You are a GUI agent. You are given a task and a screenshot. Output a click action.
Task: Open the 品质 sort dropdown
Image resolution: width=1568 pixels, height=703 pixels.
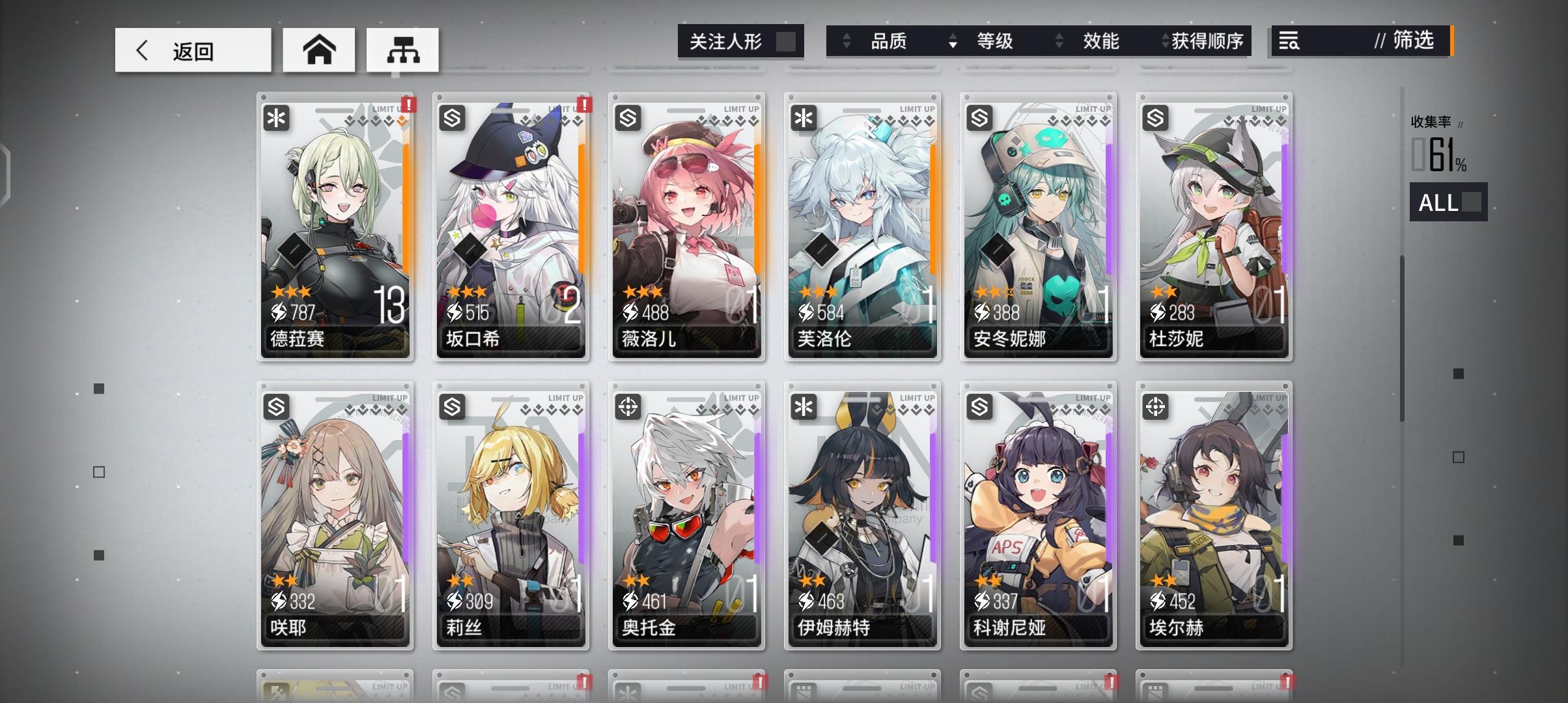coord(888,41)
